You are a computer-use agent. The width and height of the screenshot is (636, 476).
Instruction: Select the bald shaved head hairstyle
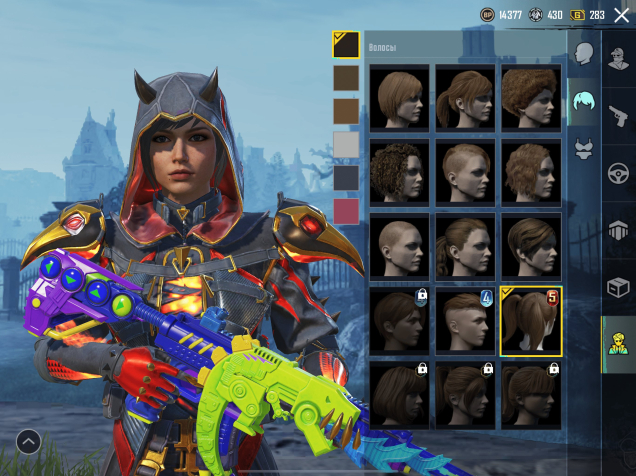pyautogui.click(x=400, y=245)
